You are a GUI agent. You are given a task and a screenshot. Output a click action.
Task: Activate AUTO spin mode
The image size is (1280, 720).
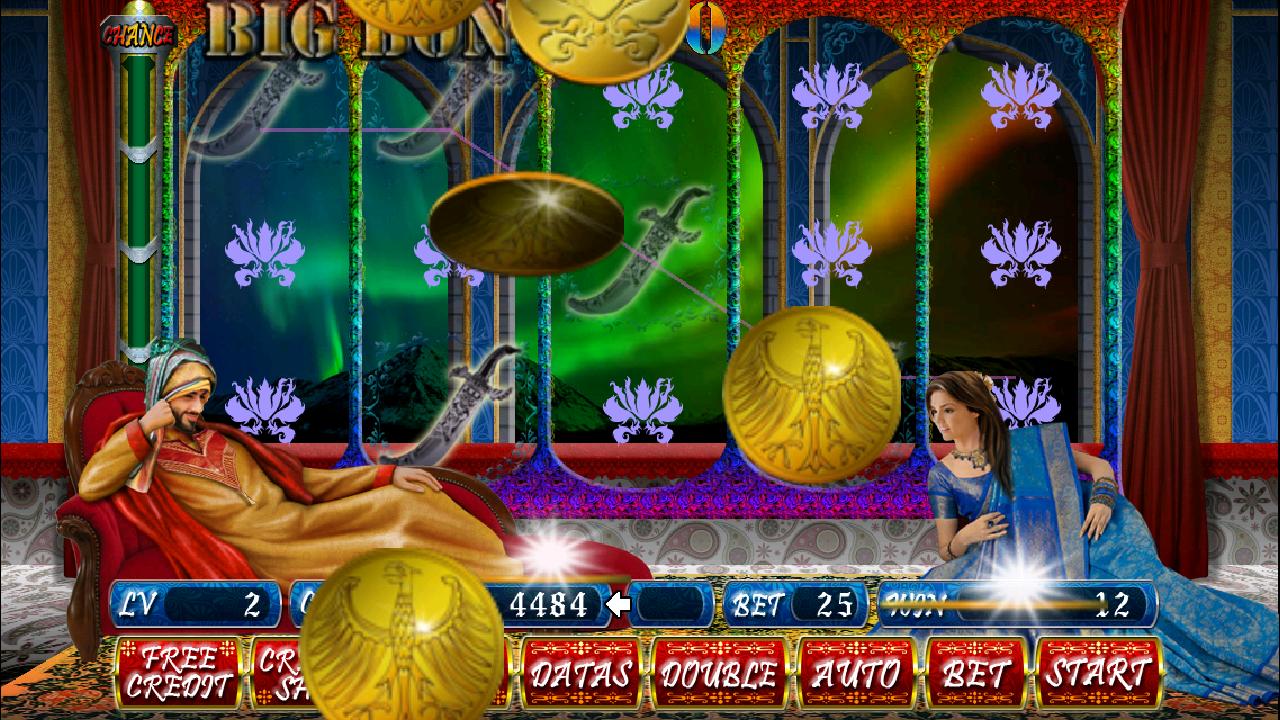coord(855,673)
